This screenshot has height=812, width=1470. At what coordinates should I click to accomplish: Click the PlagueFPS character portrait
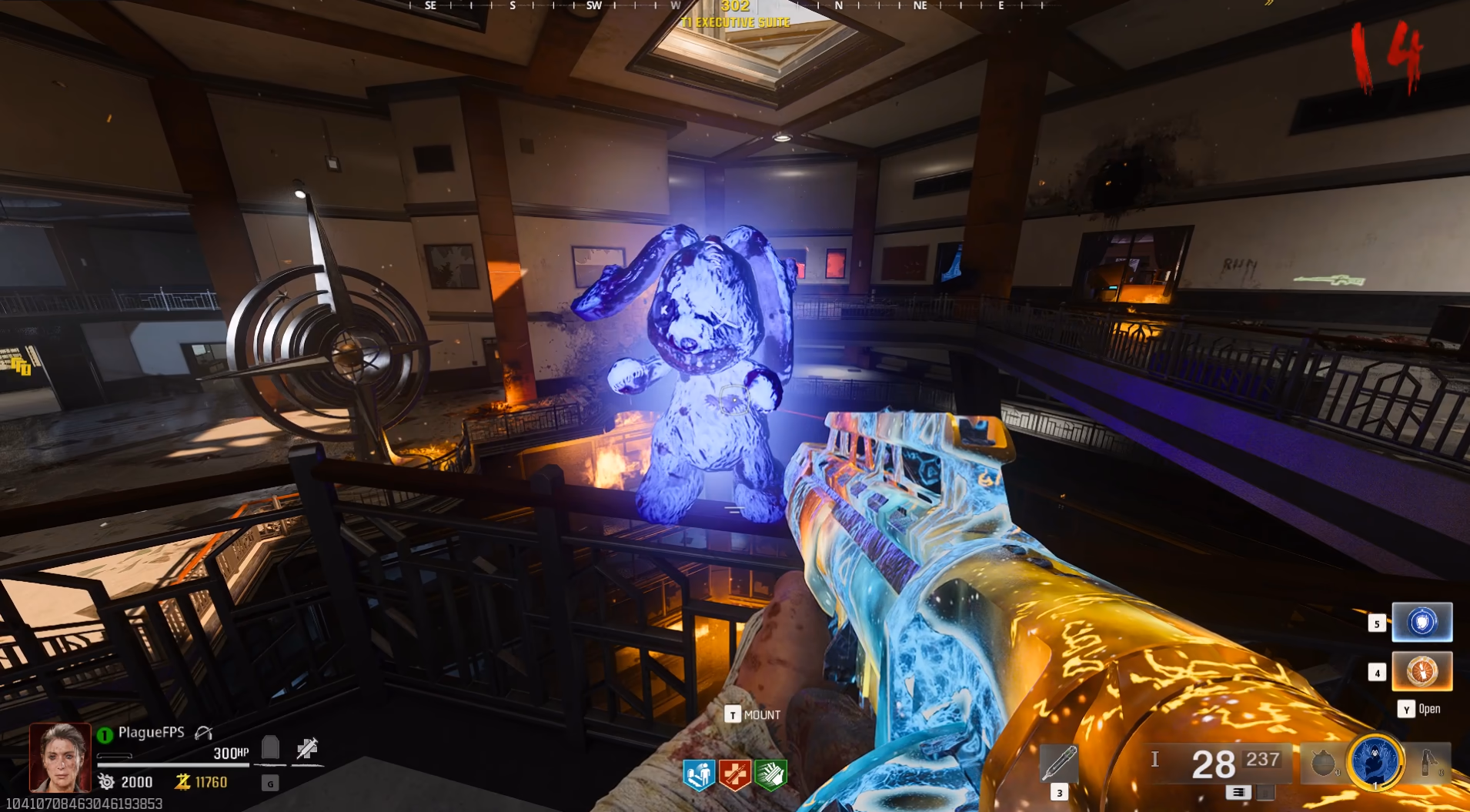60,758
